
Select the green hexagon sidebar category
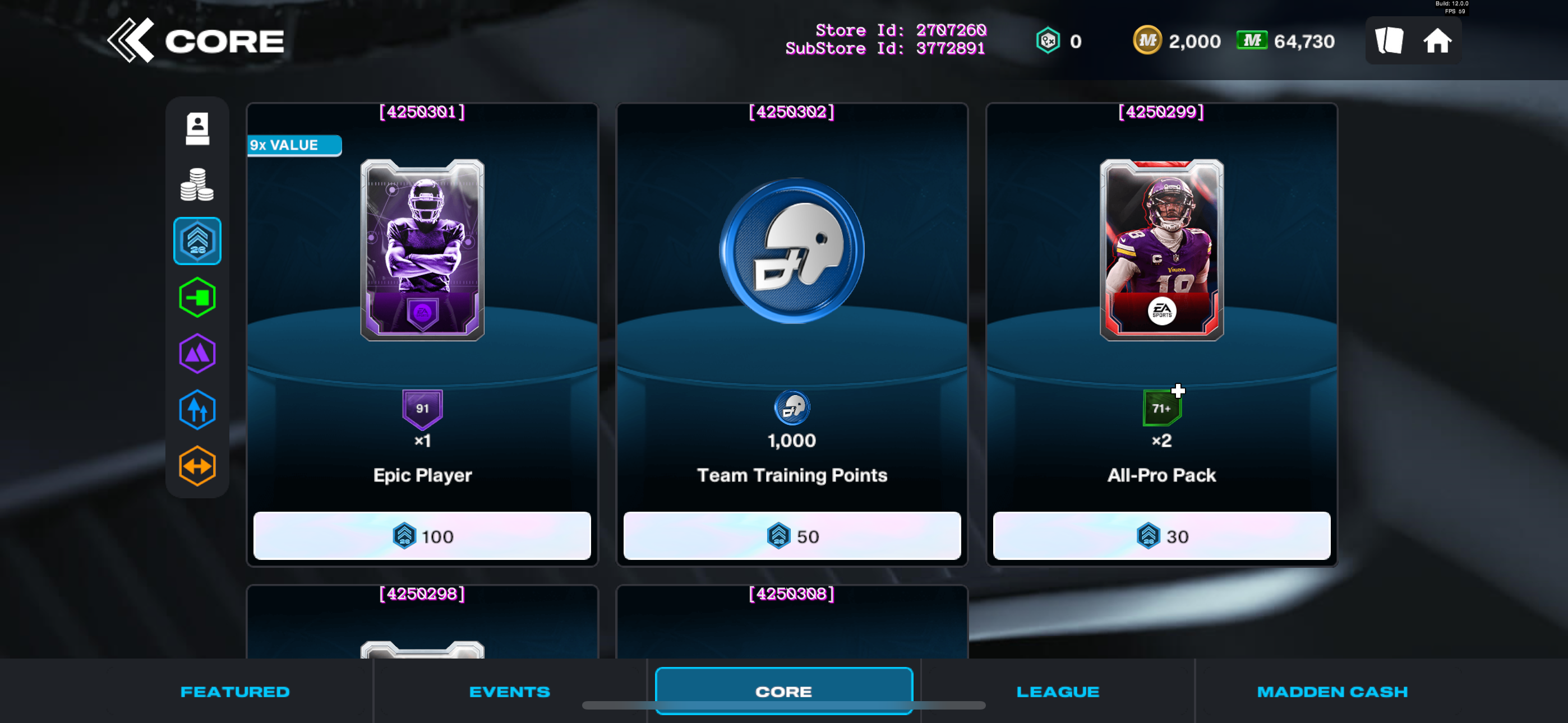coord(197,298)
